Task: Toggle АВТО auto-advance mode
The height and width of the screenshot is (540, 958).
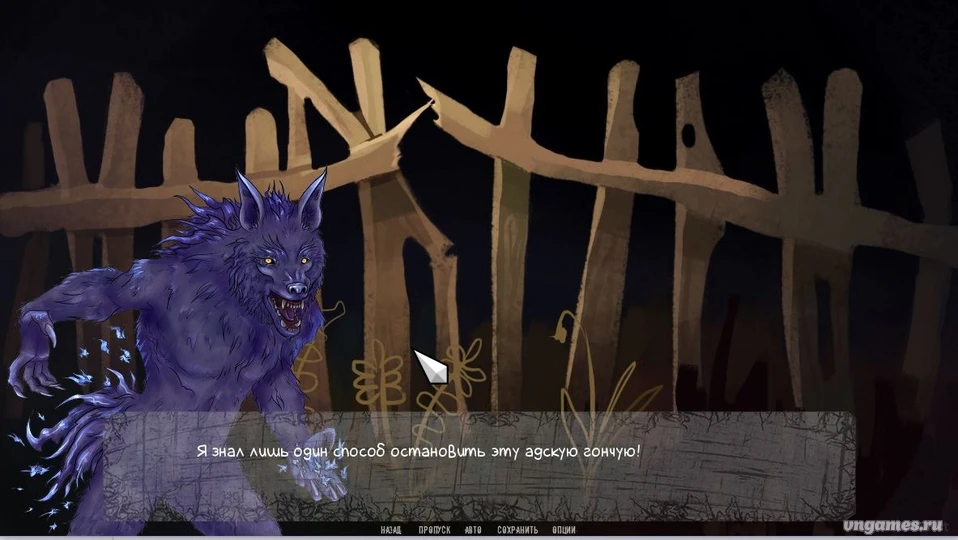Action: coord(473,530)
